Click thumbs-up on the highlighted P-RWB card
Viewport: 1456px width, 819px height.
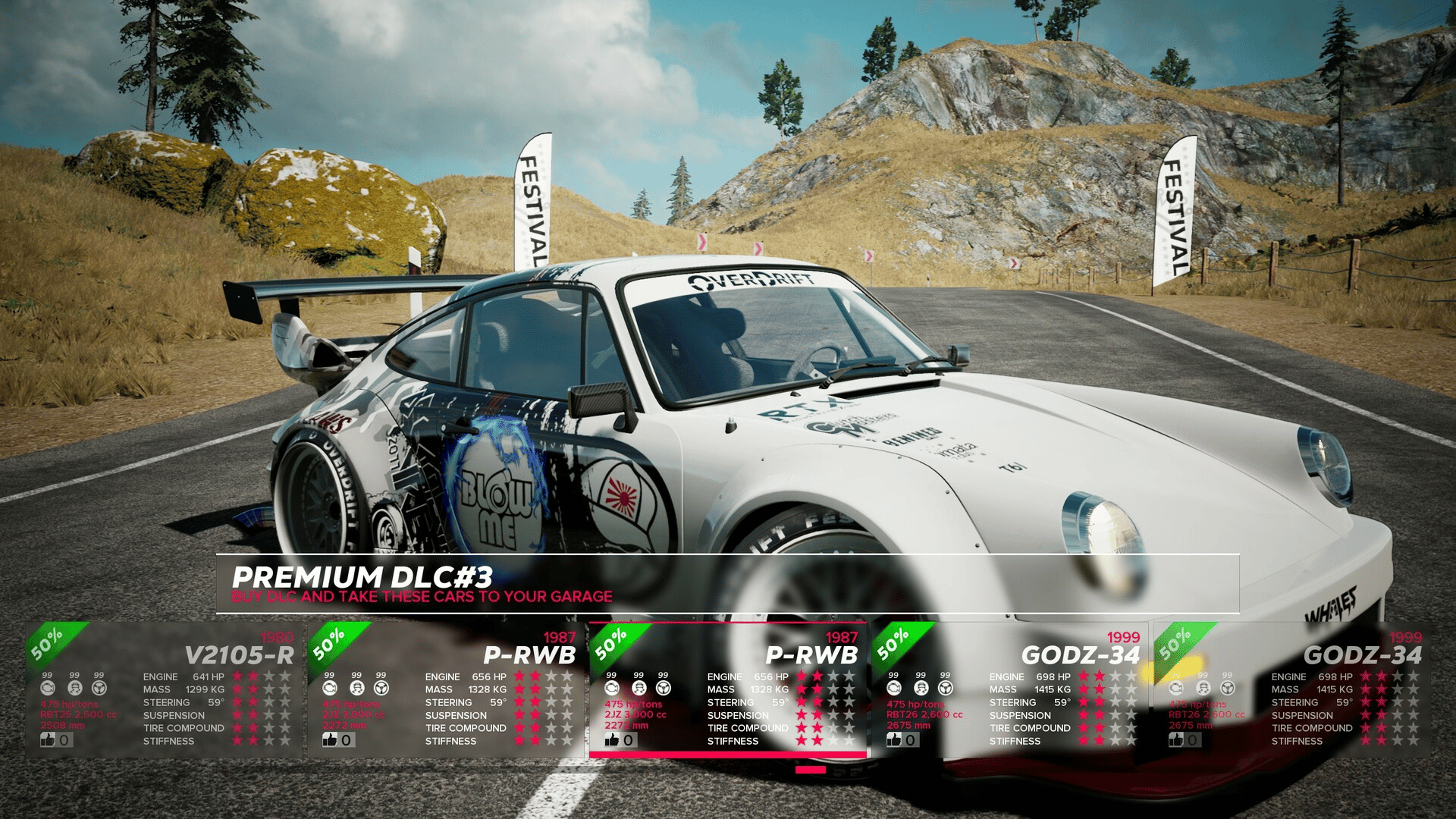pyautogui.click(x=613, y=739)
